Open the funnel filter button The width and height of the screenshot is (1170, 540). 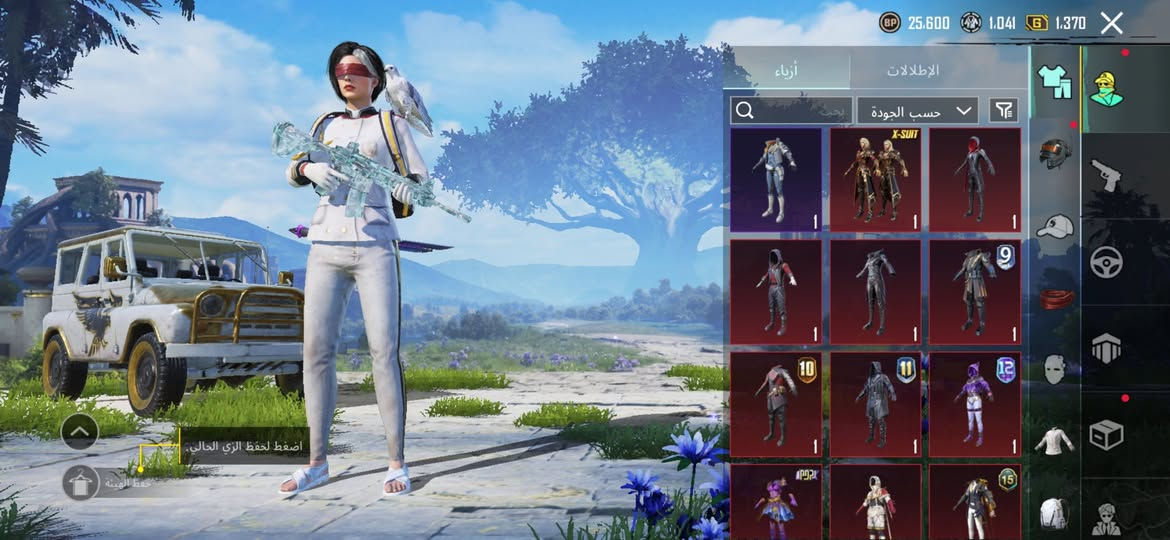(1003, 110)
